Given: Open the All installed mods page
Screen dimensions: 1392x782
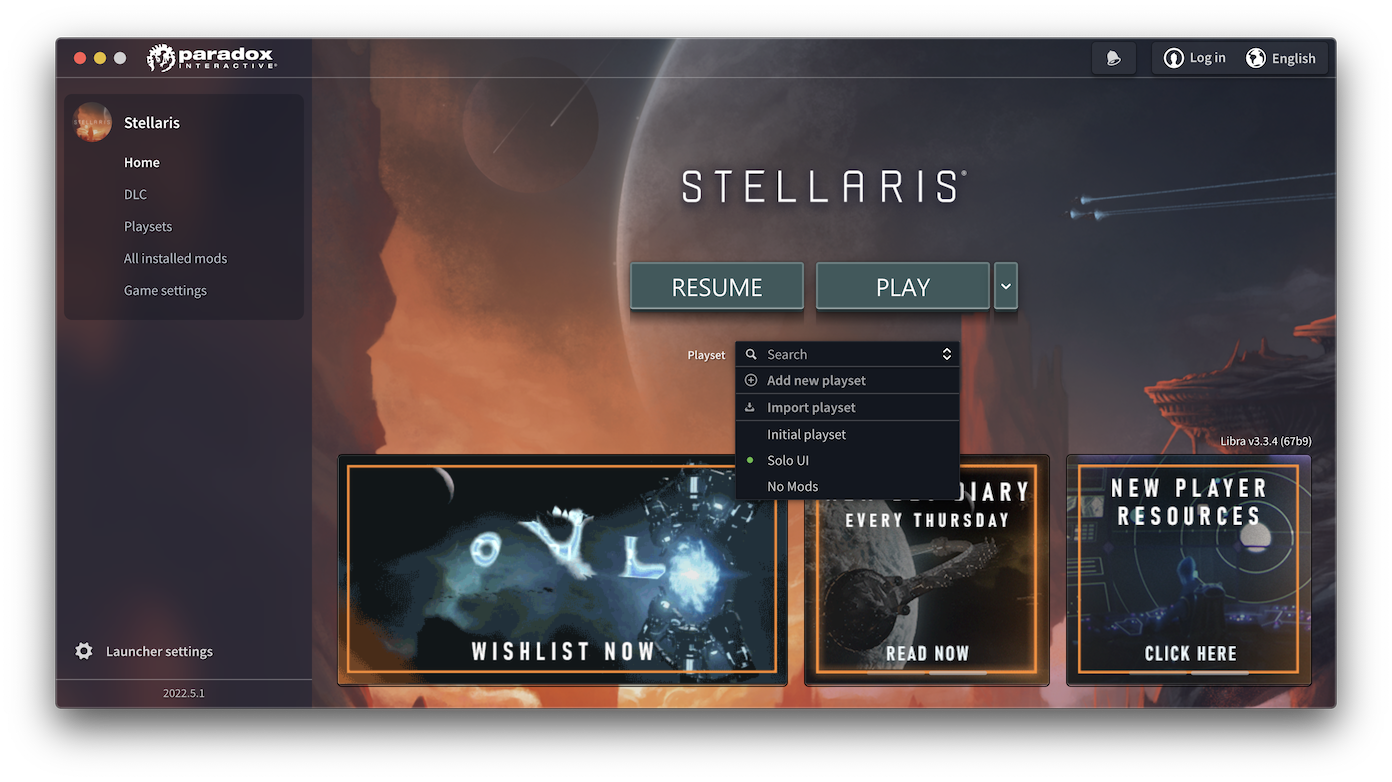Looking at the screenshot, I should coord(175,258).
